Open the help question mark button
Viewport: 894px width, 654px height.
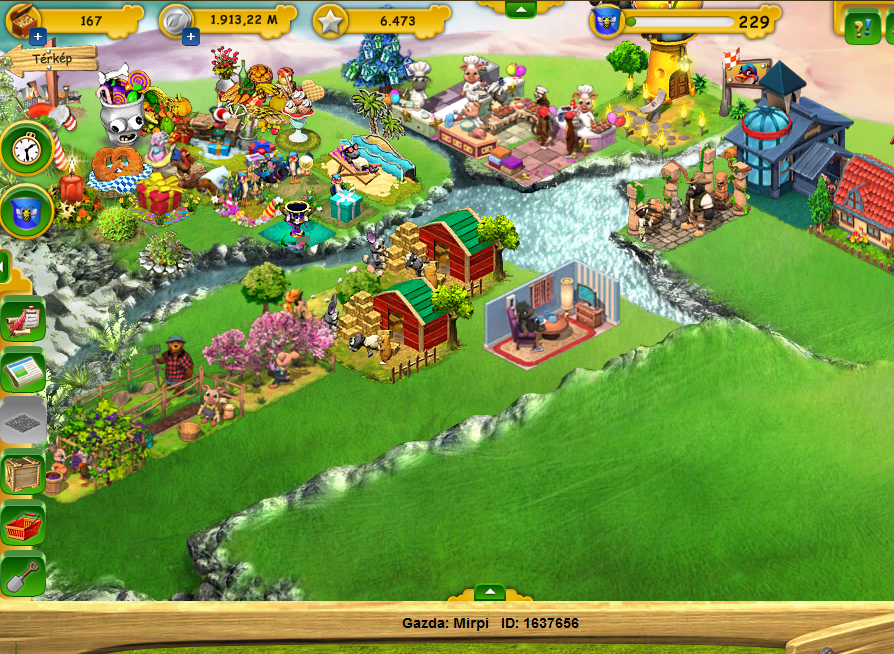pyautogui.click(x=861, y=27)
